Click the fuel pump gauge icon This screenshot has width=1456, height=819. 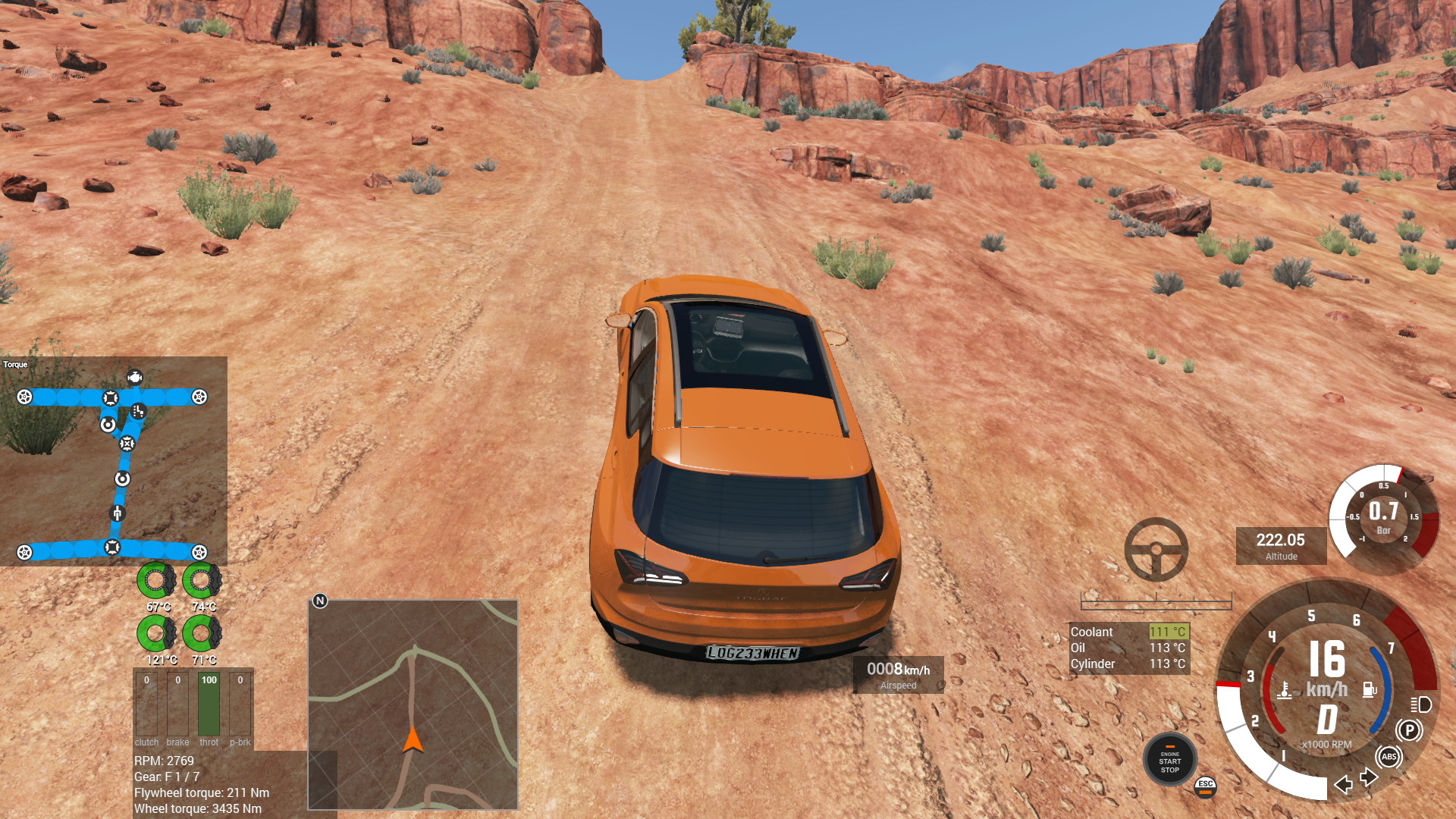pos(1369,689)
